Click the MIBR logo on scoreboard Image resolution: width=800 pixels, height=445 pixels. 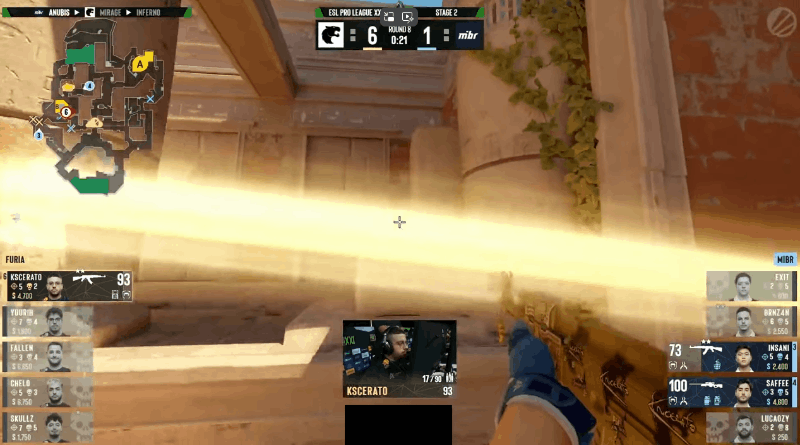(468, 36)
